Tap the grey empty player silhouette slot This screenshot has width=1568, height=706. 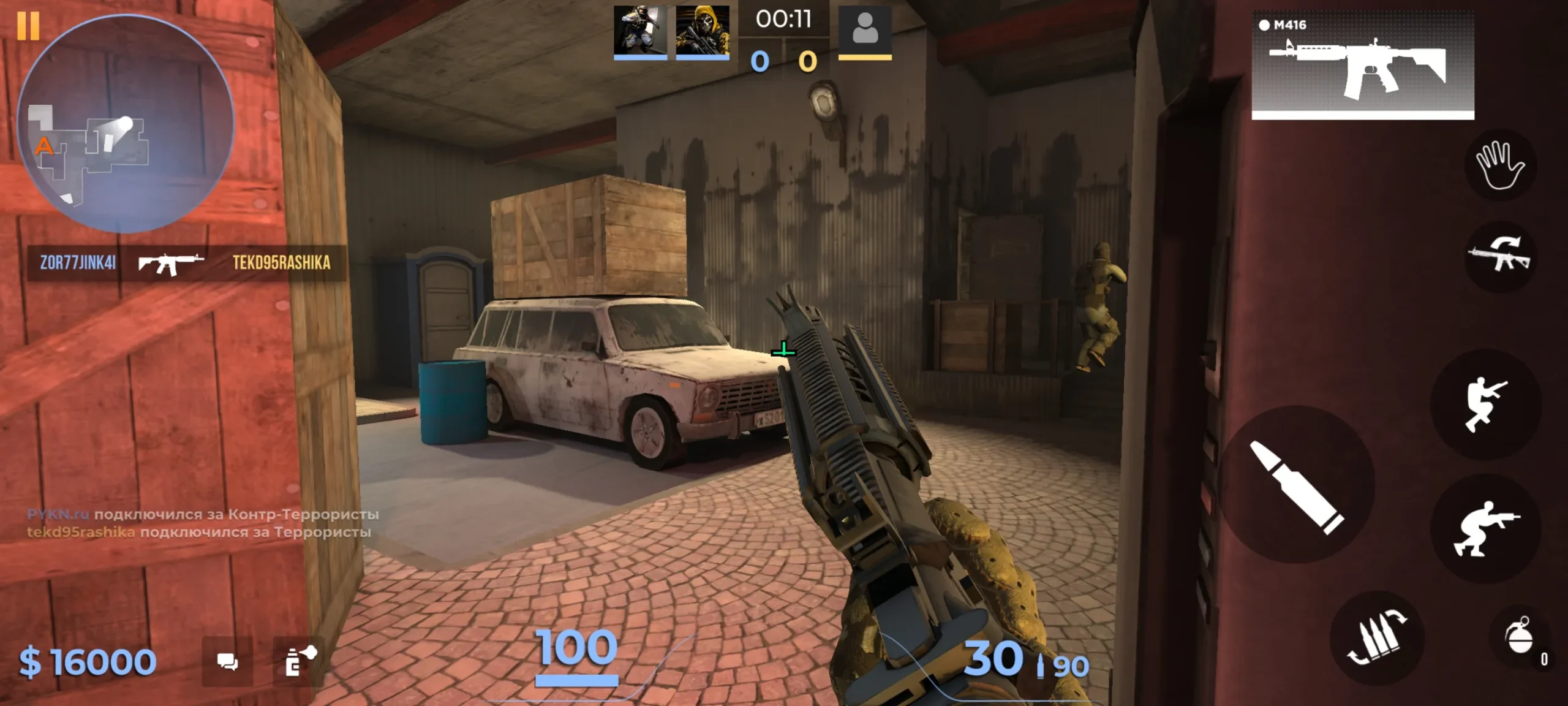(864, 29)
